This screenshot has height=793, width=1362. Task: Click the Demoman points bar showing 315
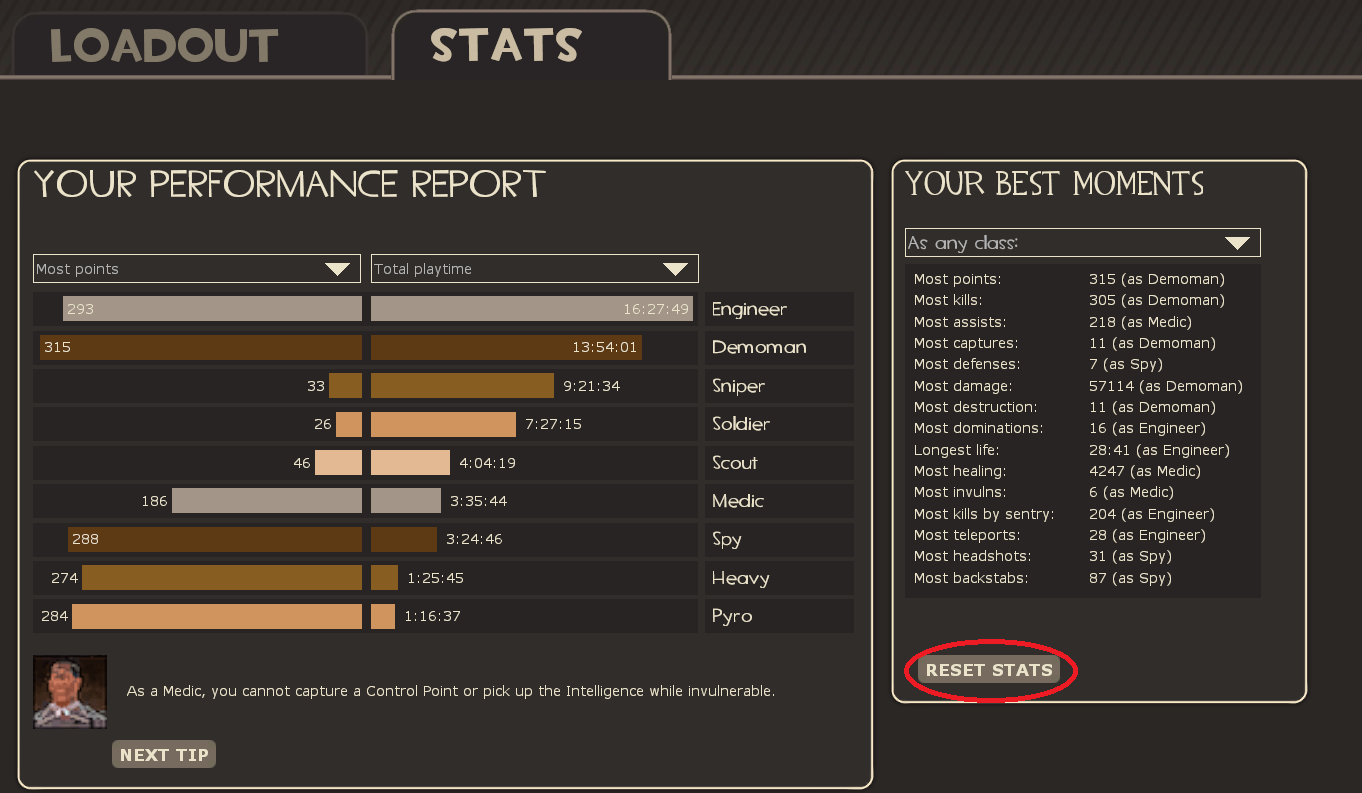[x=200, y=347]
